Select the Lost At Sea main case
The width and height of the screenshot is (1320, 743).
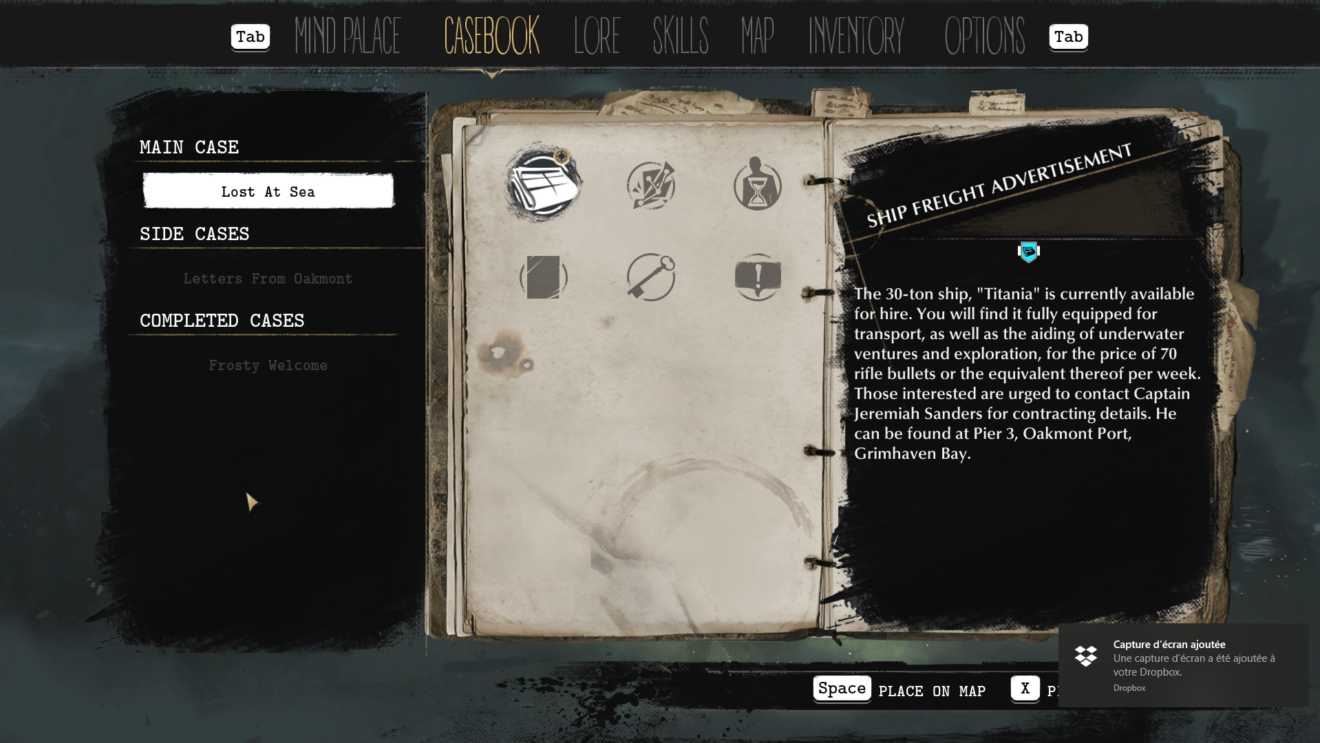pyautogui.click(x=268, y=191)
